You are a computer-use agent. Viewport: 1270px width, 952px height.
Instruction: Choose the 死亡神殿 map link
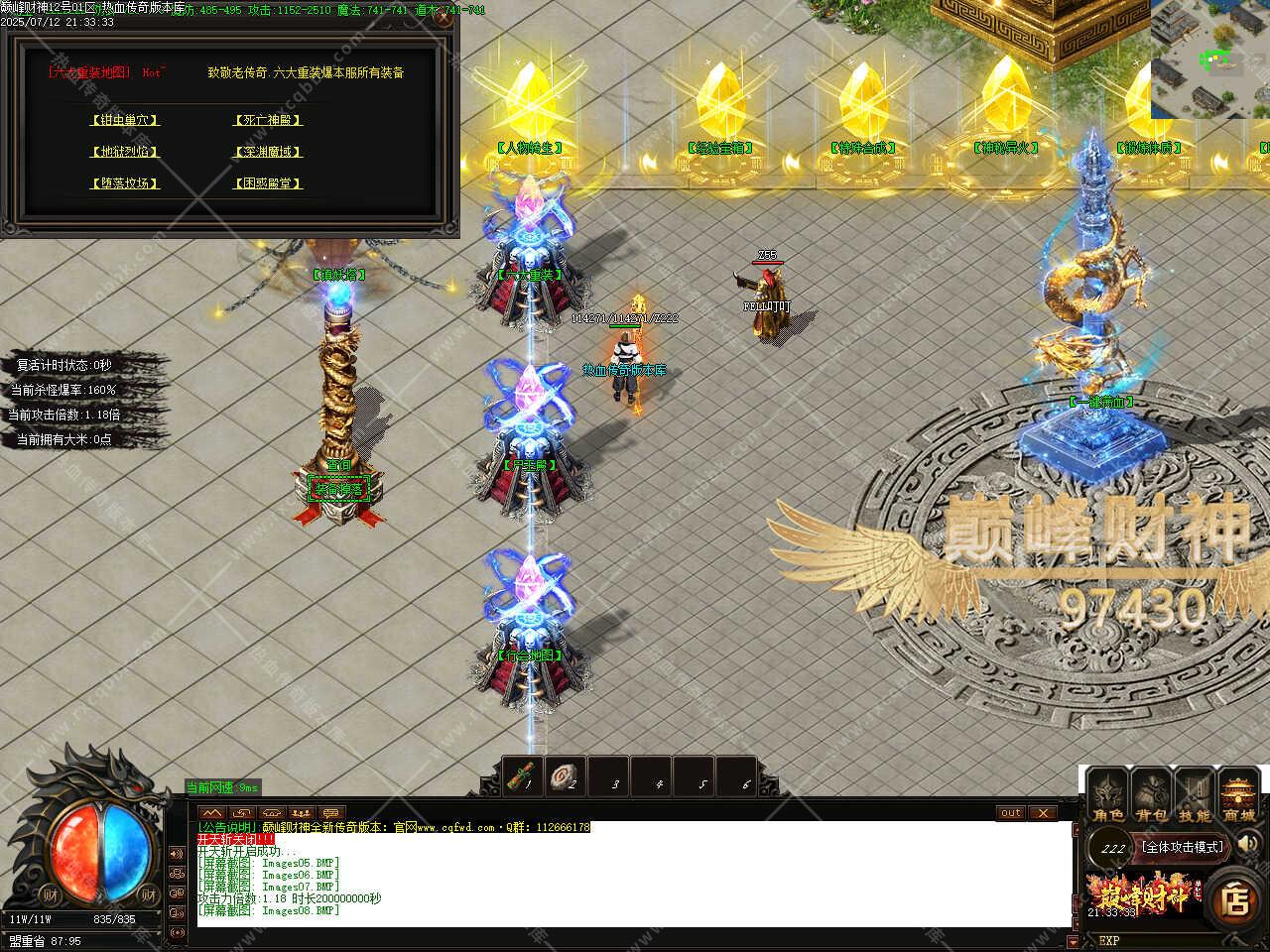tap(268, 120)
